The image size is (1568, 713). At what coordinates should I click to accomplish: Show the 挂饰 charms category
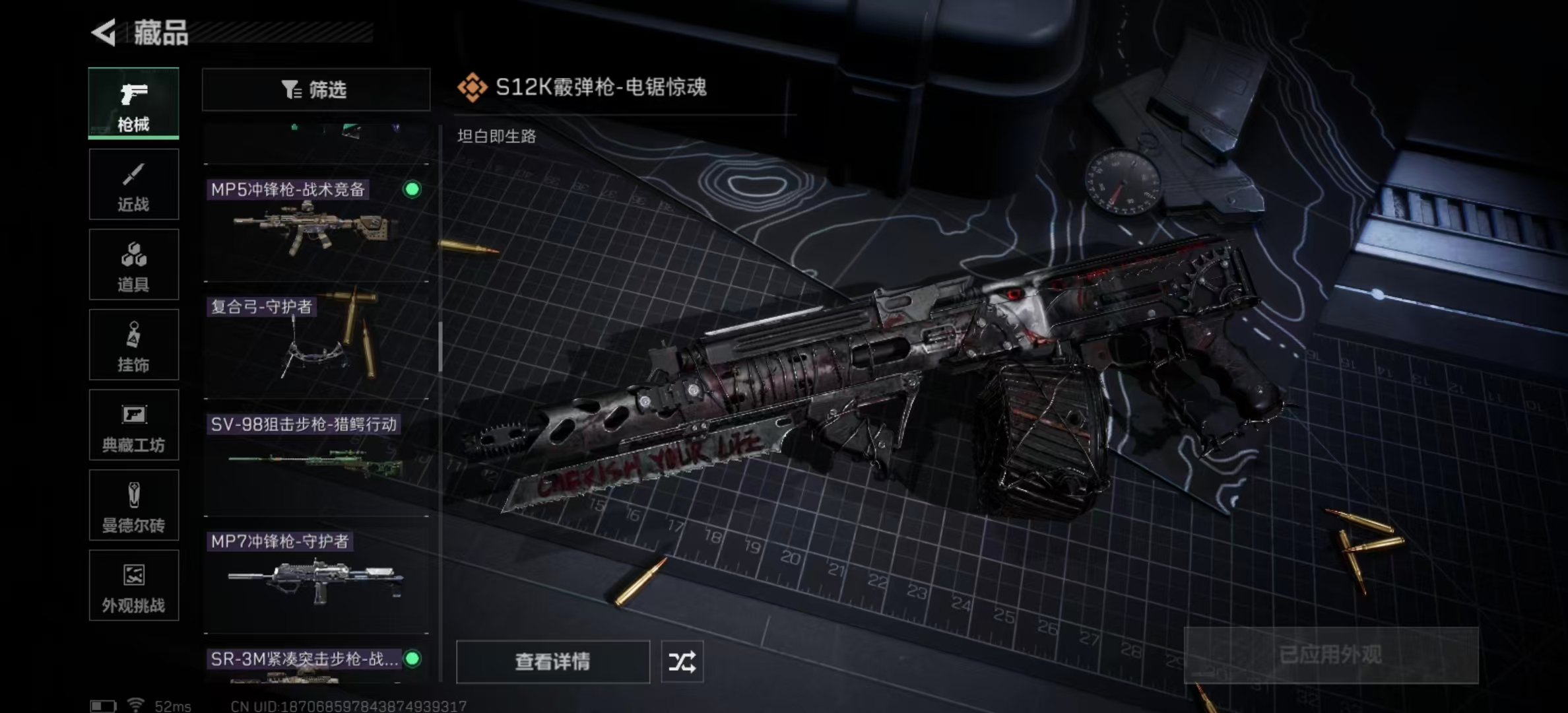133,345
